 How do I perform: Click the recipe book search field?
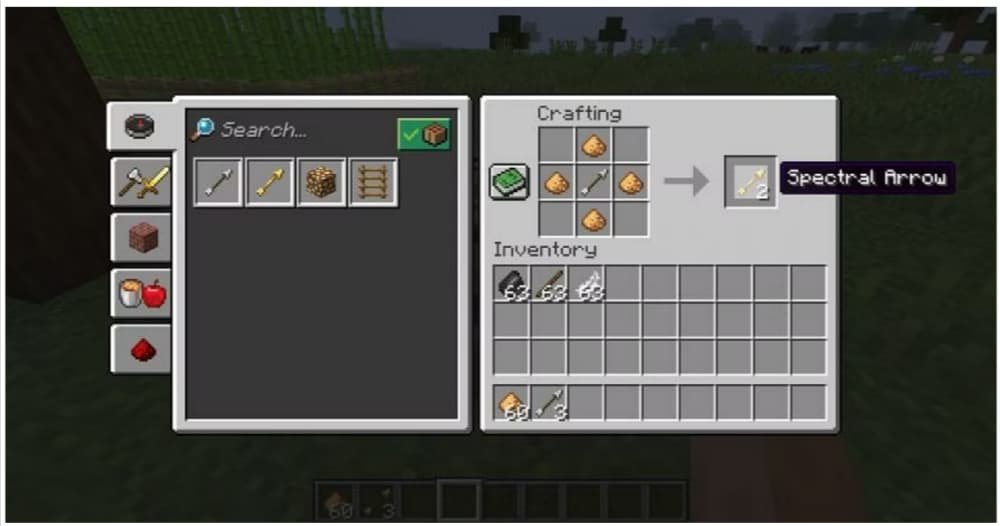click(x=290, y=131)
